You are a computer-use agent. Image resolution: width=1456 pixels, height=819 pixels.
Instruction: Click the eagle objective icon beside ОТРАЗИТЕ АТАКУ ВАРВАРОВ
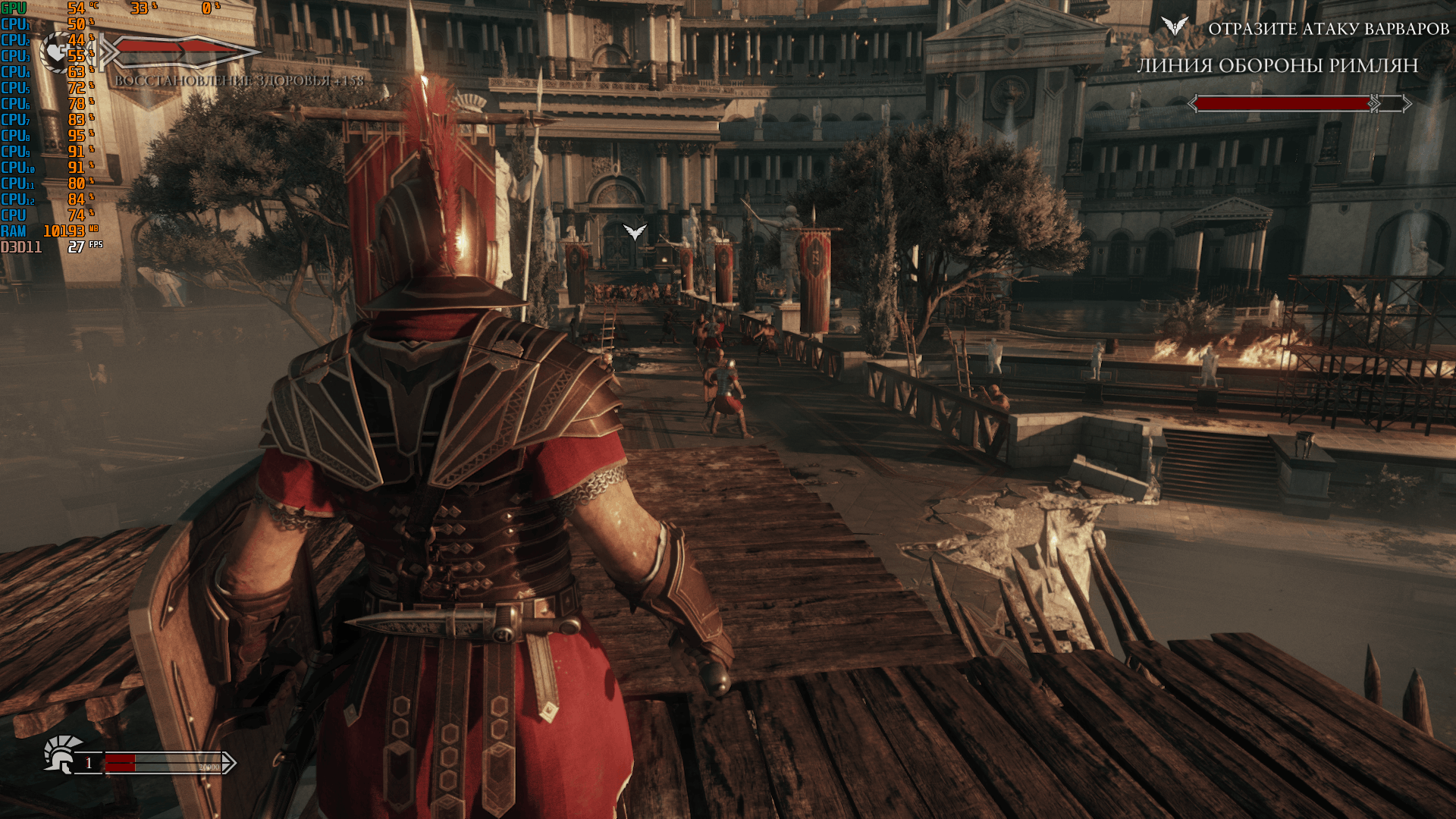pos(1174,27)
